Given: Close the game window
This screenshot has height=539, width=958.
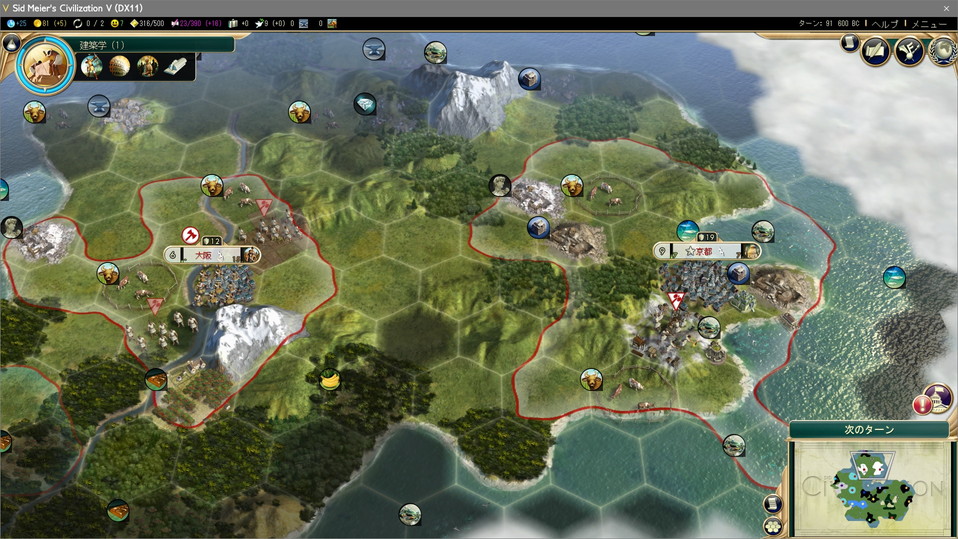Looking at the screenshot, I should coord(946,7).
